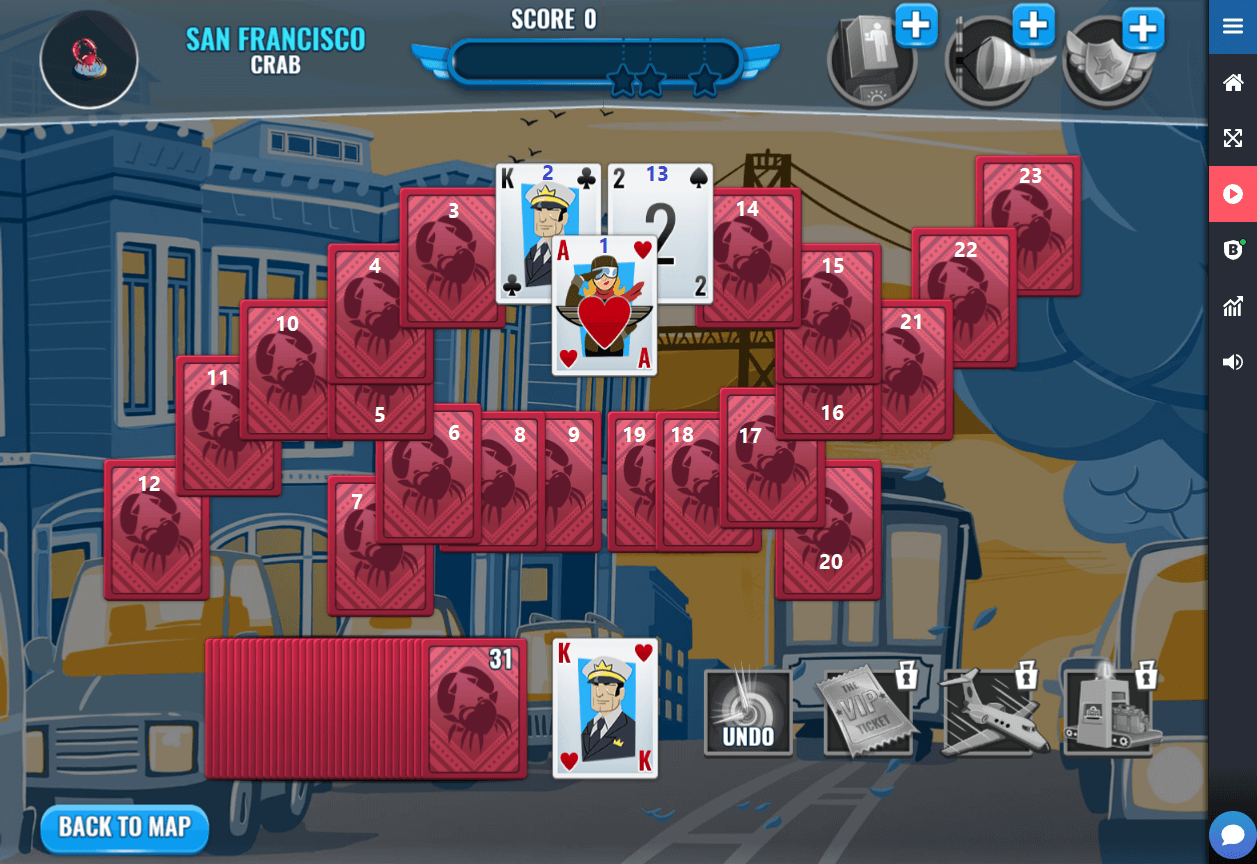This screenshot has height=864, width=1257.
Task: Go to the home page
Action: 1233,83
